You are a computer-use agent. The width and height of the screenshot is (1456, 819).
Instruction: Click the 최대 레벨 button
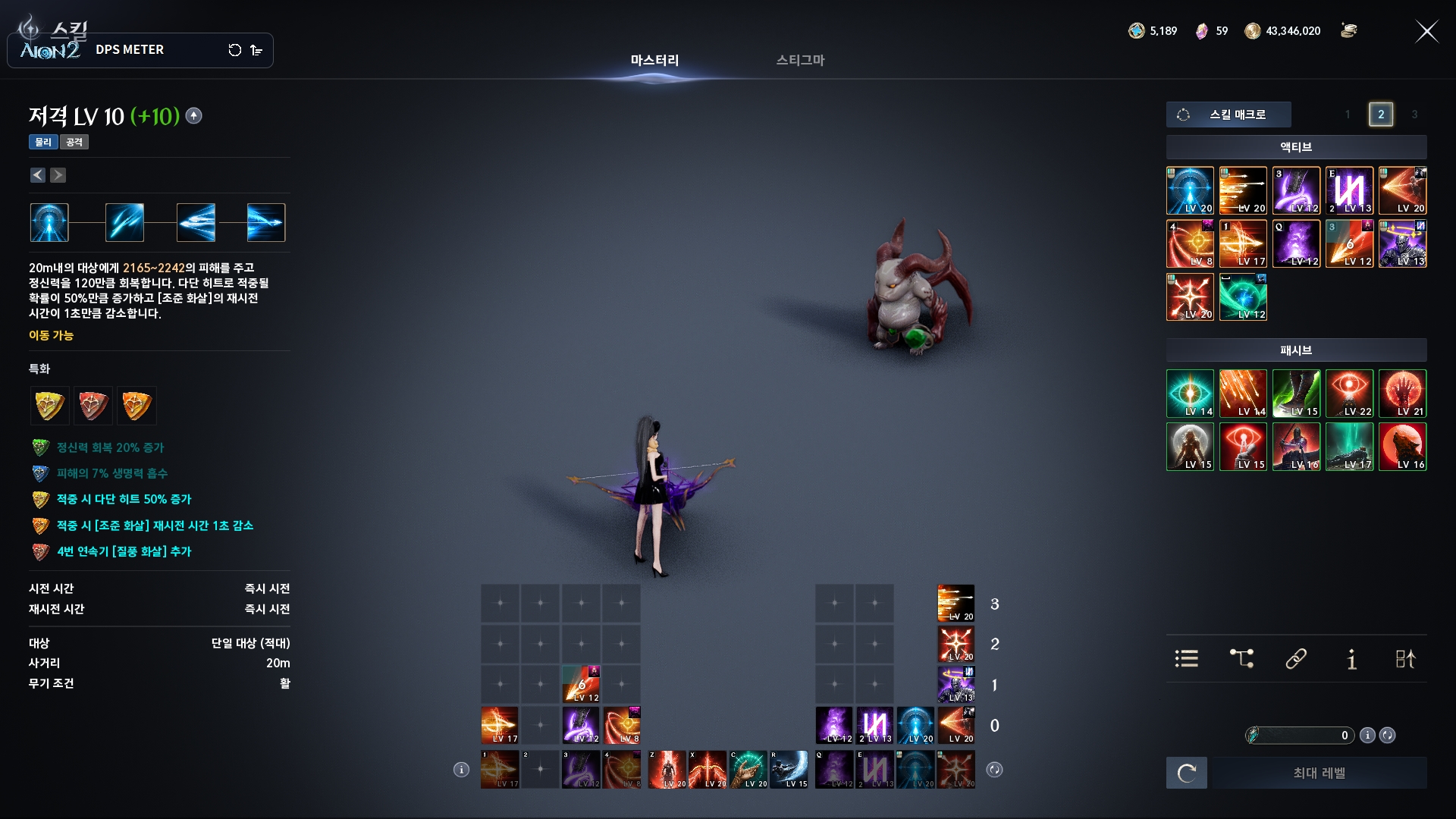click(x=1319, y=773)
